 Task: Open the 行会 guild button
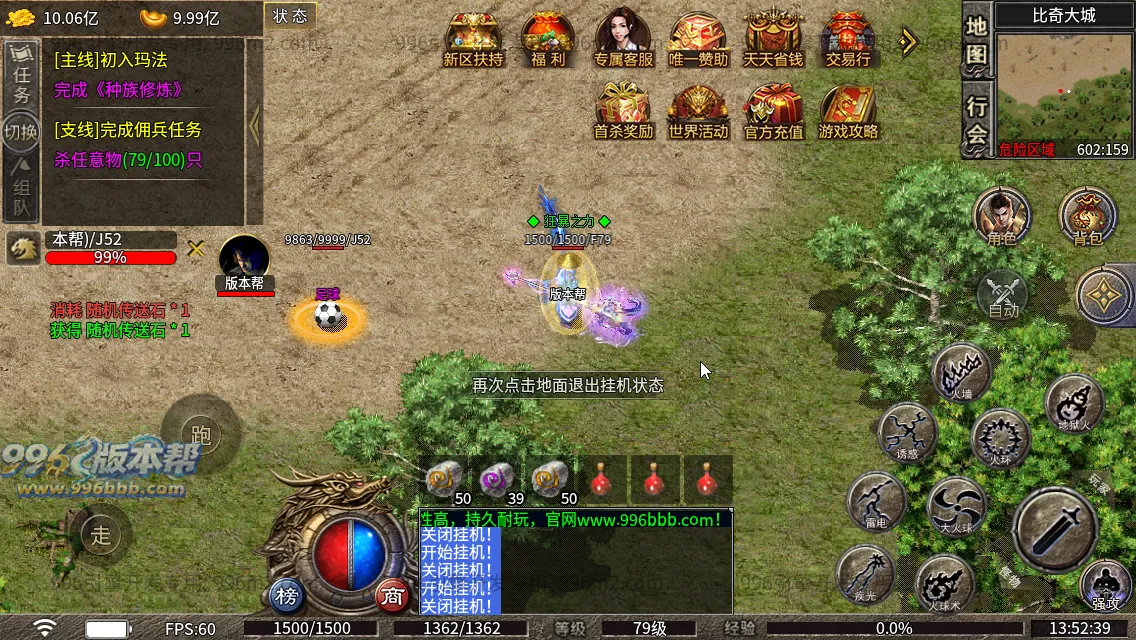[977, 120]
